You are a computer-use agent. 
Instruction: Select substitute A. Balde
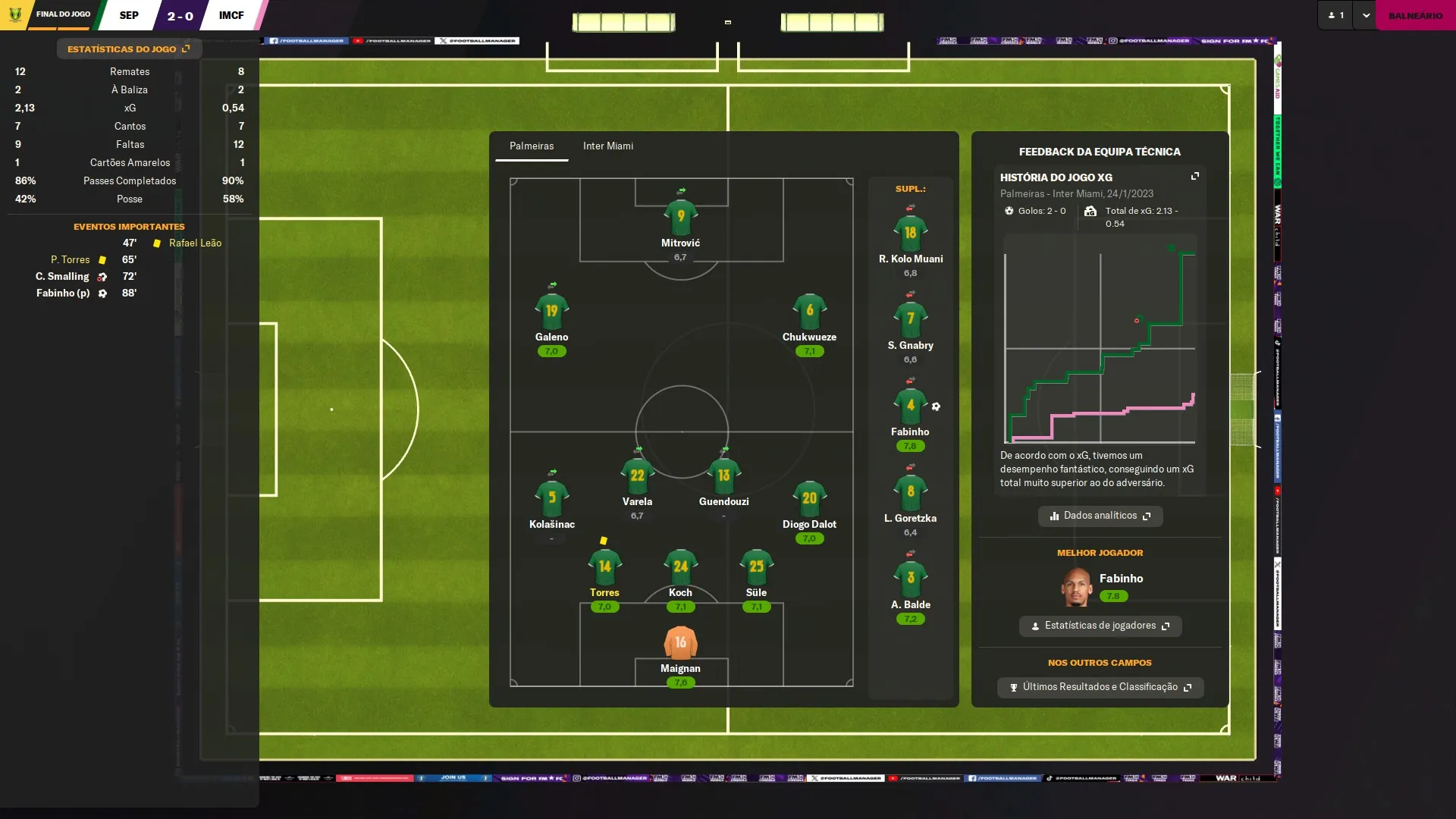tap(910, 580)
